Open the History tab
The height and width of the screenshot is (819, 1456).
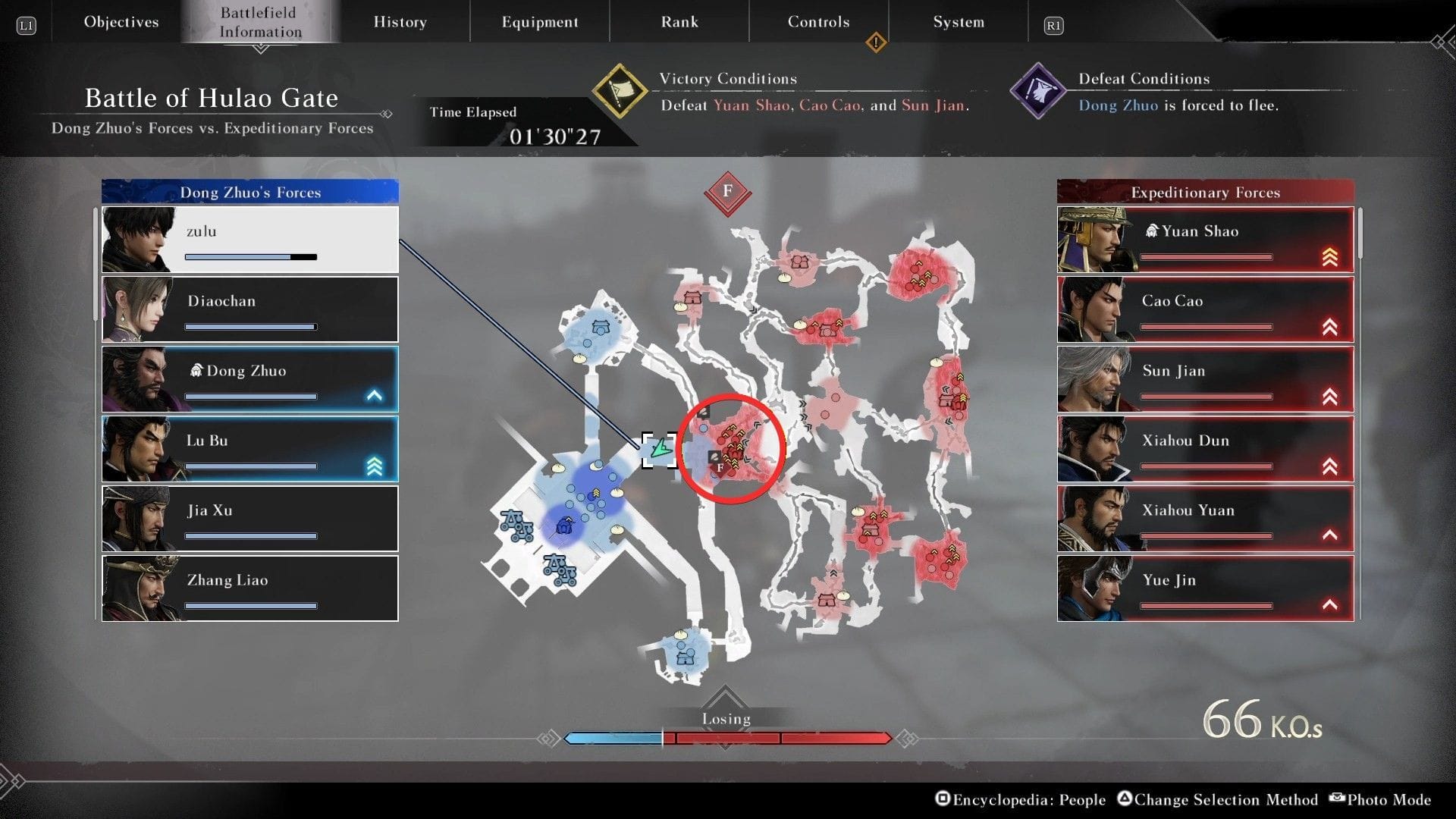(400, 22)
